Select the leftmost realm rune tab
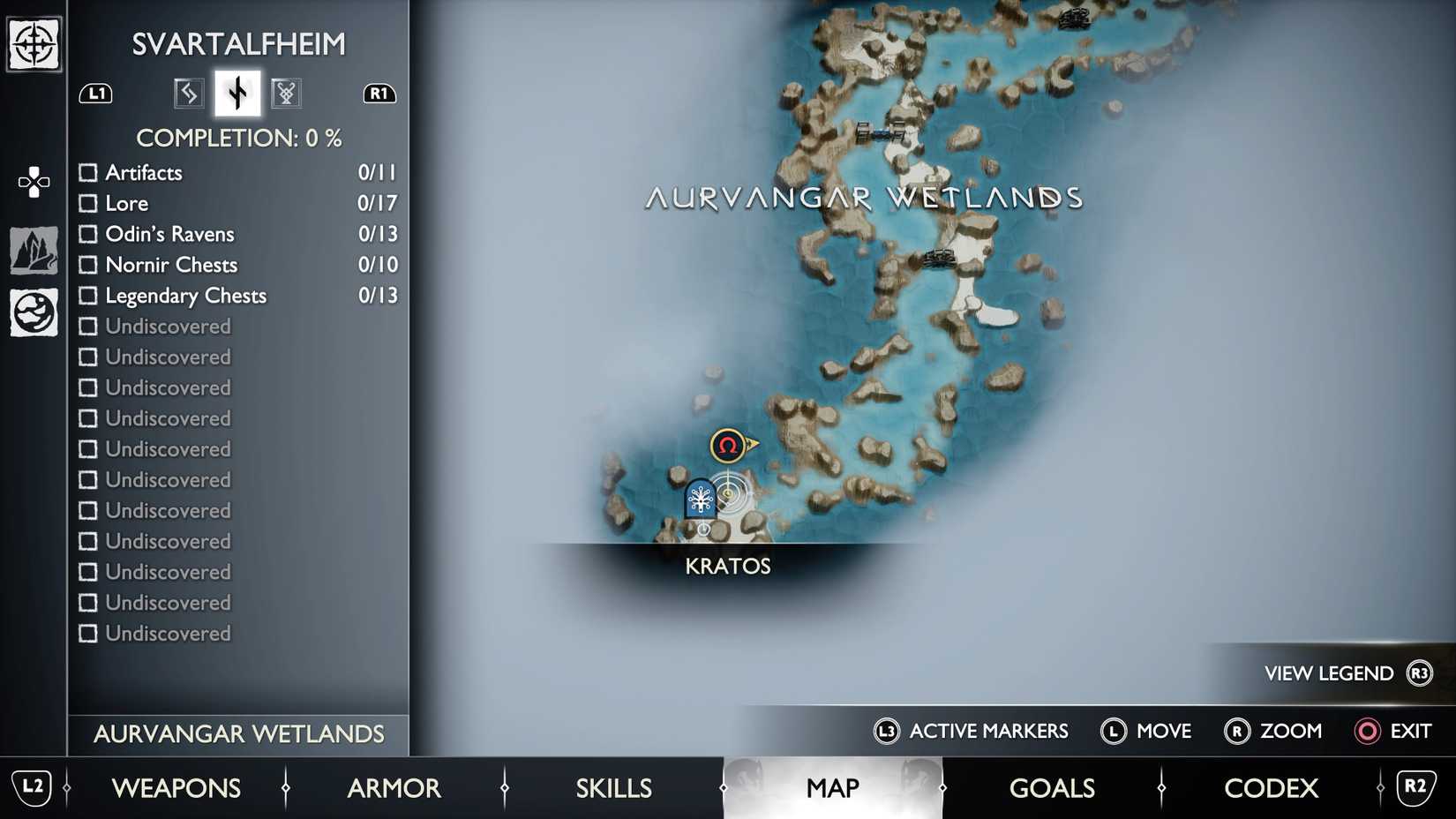Viewport: 1456px width, 819px height. [x=187, y=92]
